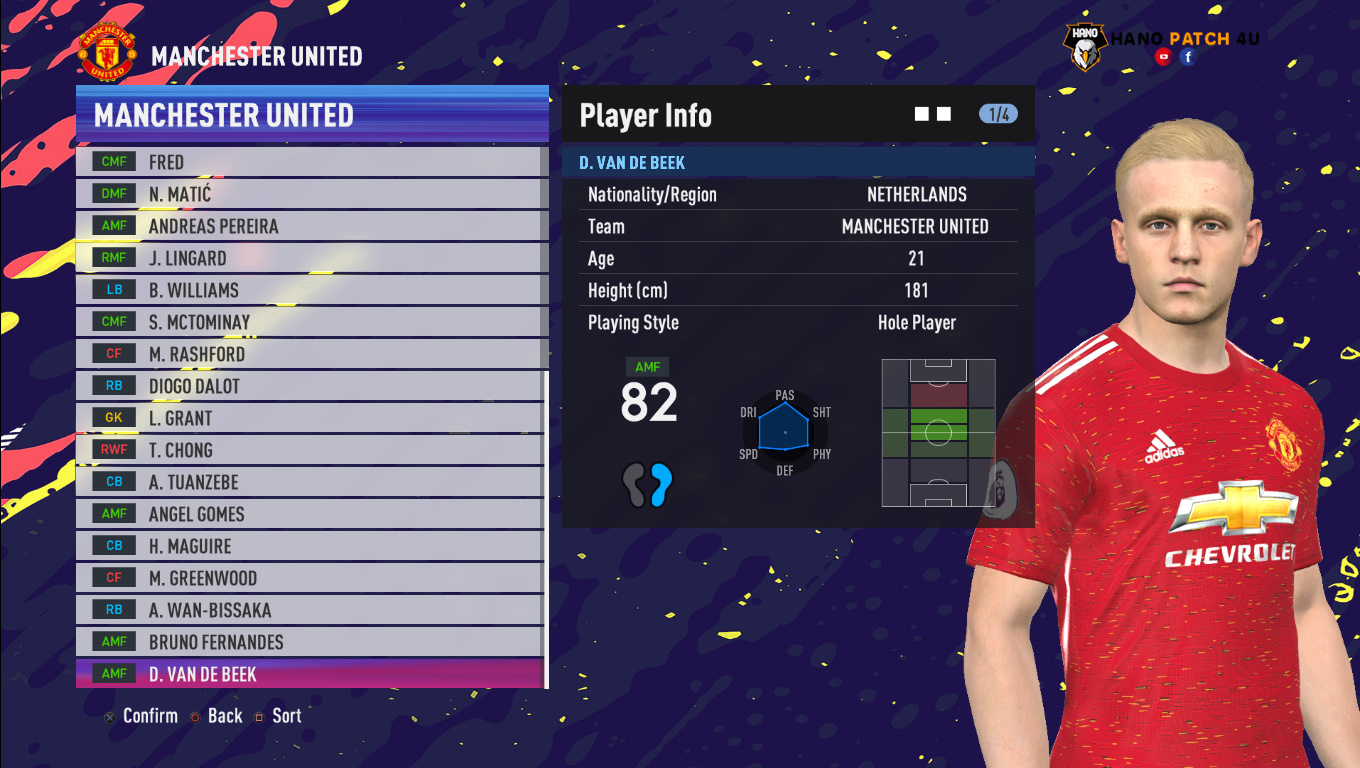Pick Diogo Dalot from the list
This screenshot has height=768, width=1360.
coord(310,386)
